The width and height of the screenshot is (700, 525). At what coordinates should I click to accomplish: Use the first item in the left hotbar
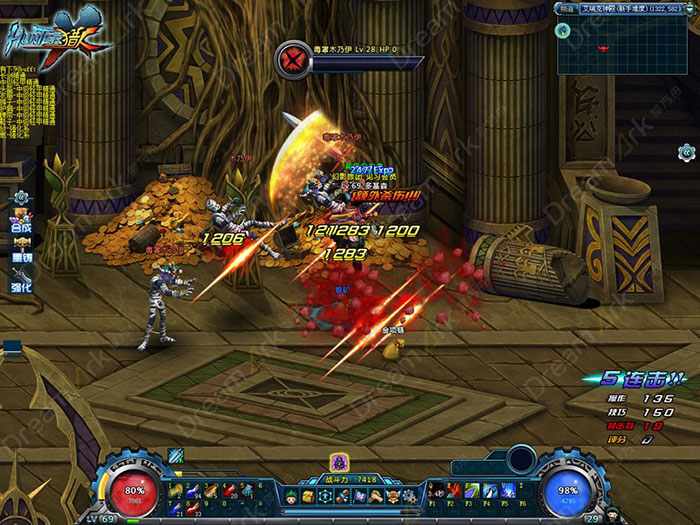click(176, 490)
